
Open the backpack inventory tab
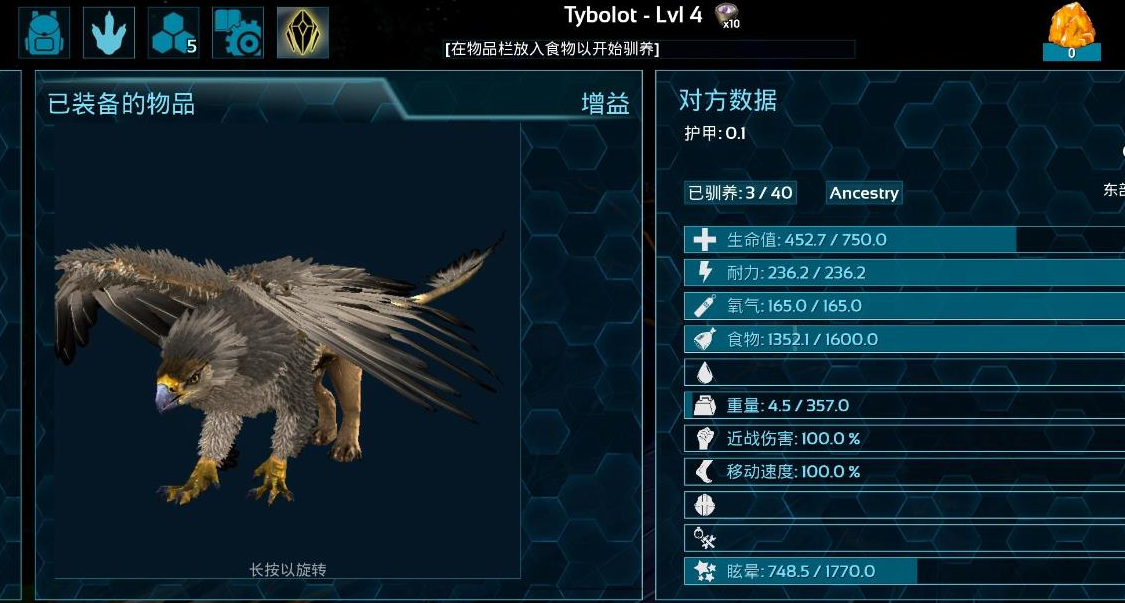45,33
